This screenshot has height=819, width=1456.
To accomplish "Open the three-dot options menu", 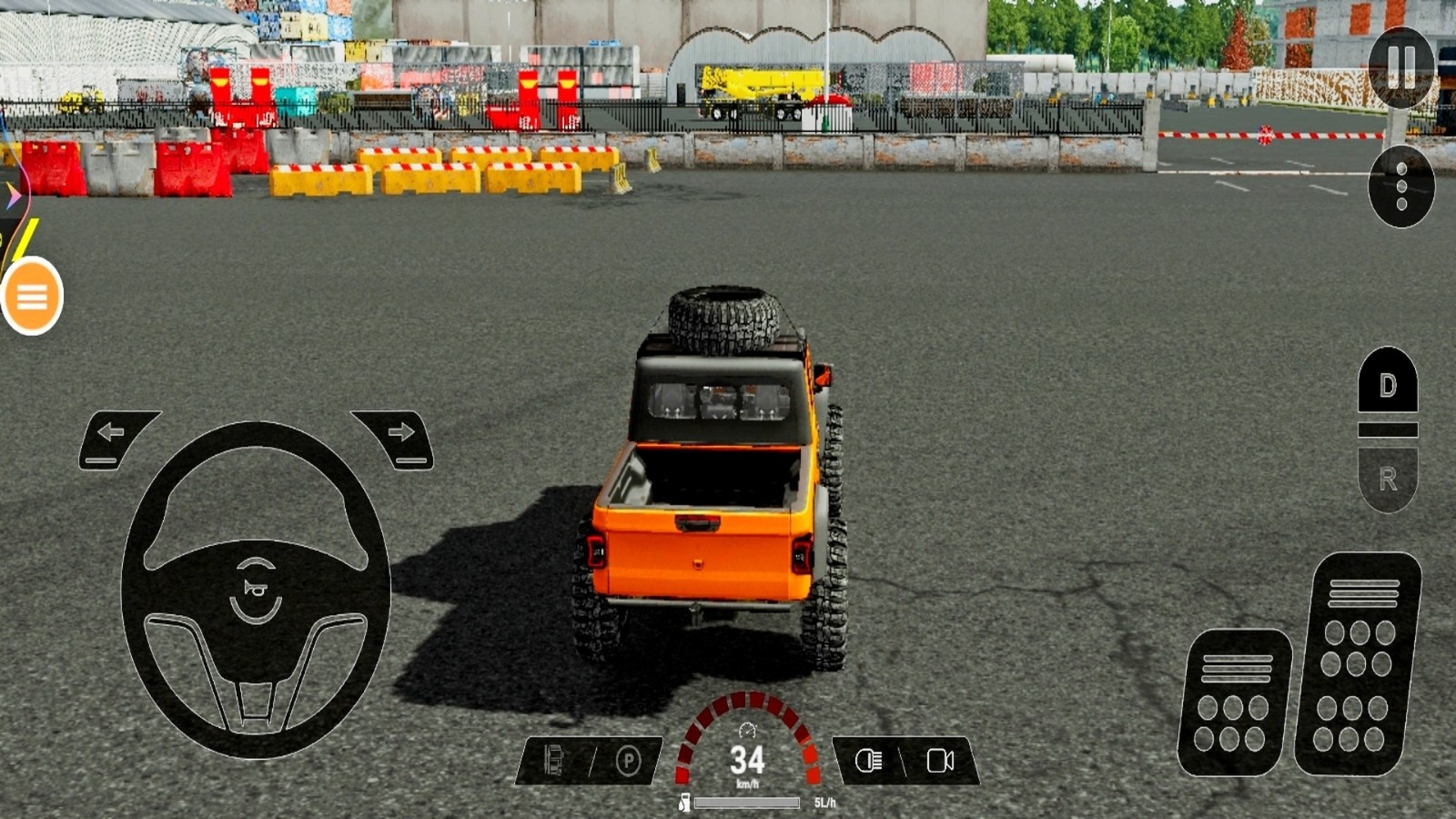I will click(1400, 187).
